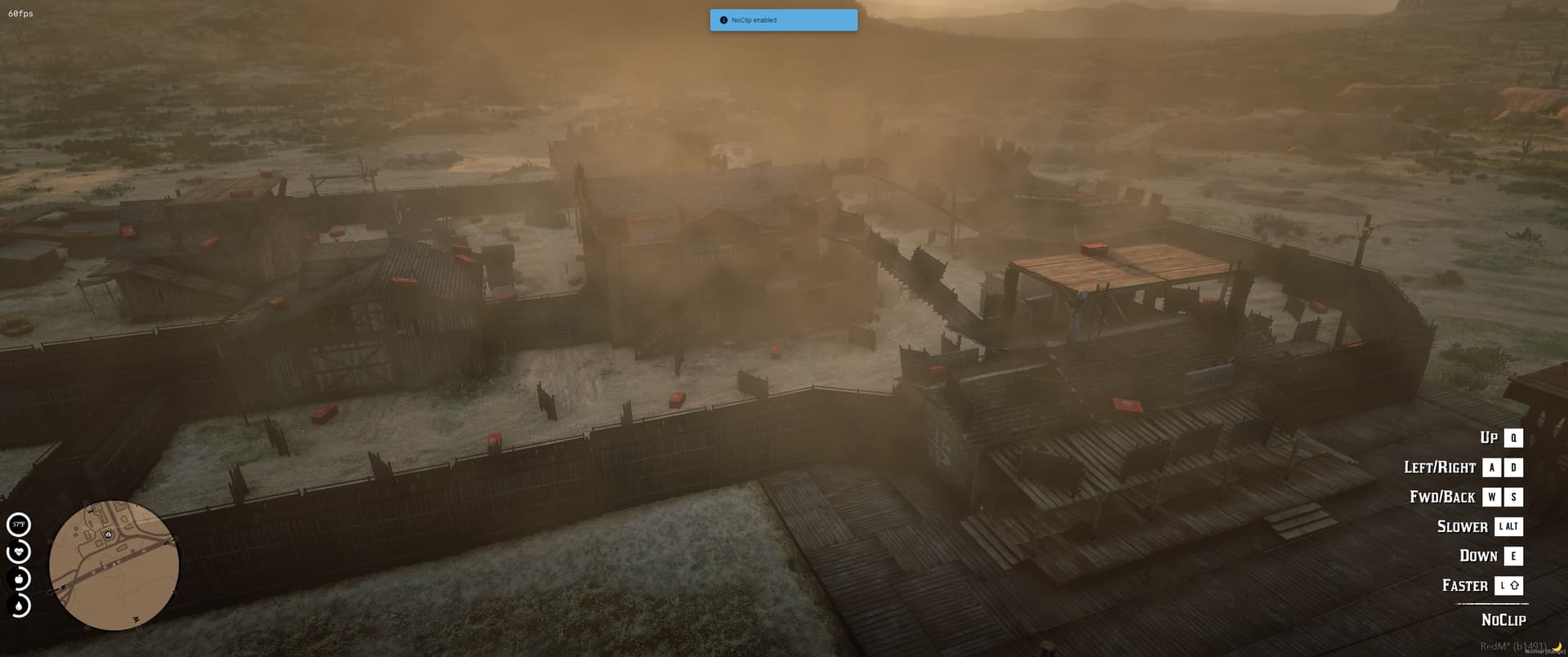Select the Fwd/Back control label
Image resolution: width=1568 pixels, height=657 pixels.
tap(1442, 497)
